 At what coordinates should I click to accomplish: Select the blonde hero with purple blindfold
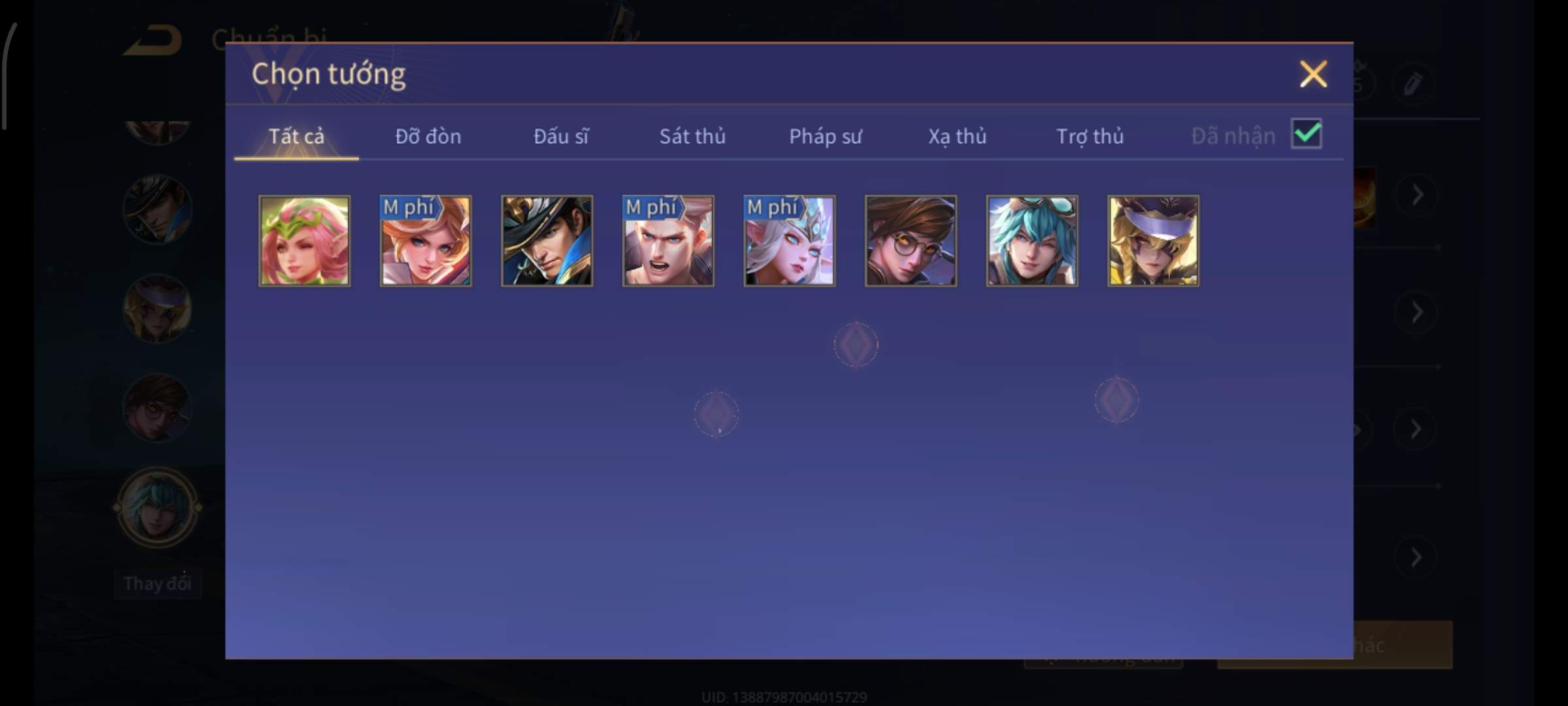[x=1153, y=241]
